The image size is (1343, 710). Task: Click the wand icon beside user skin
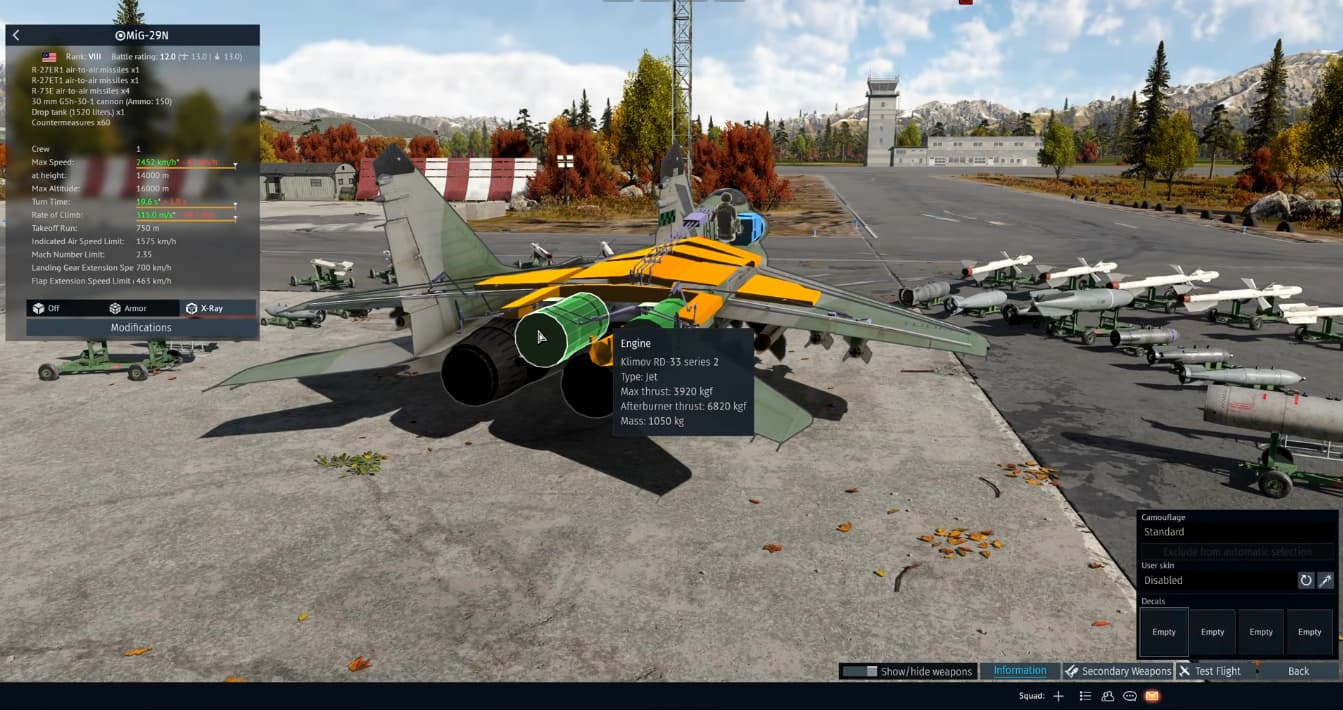tap(1325, 580)
